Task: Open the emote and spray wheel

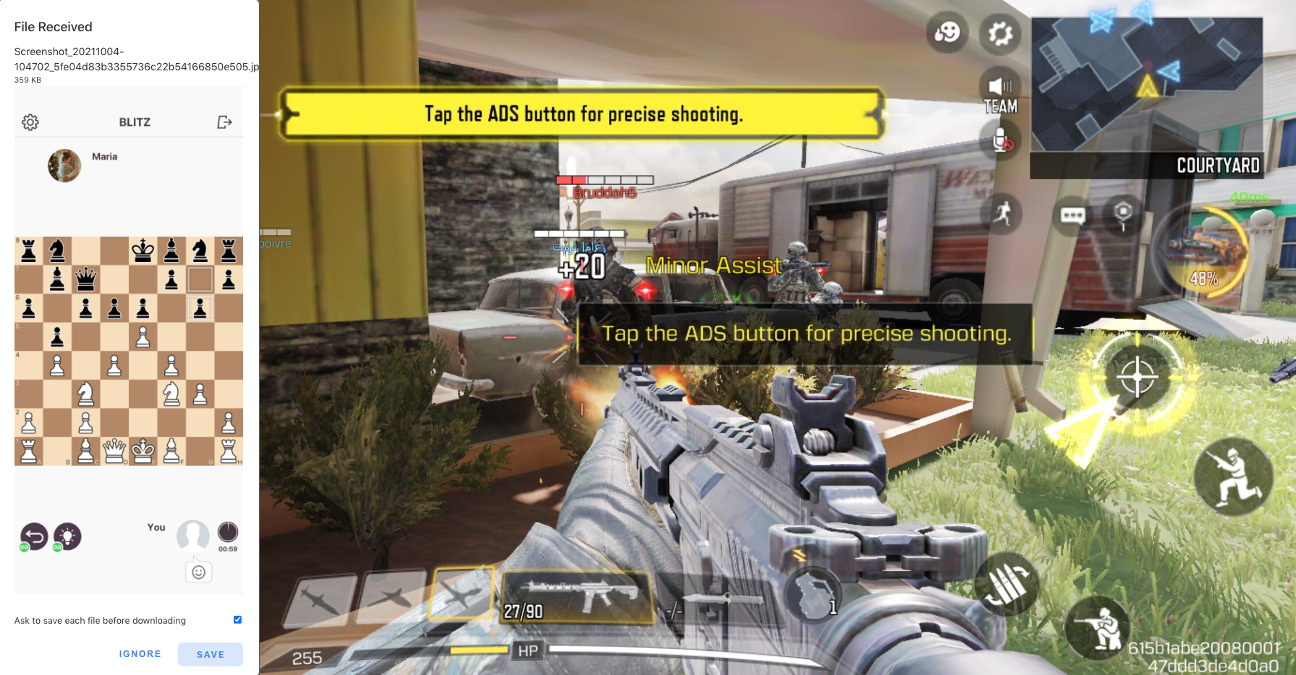Action: pyautogui.click(x=945, y=33)
